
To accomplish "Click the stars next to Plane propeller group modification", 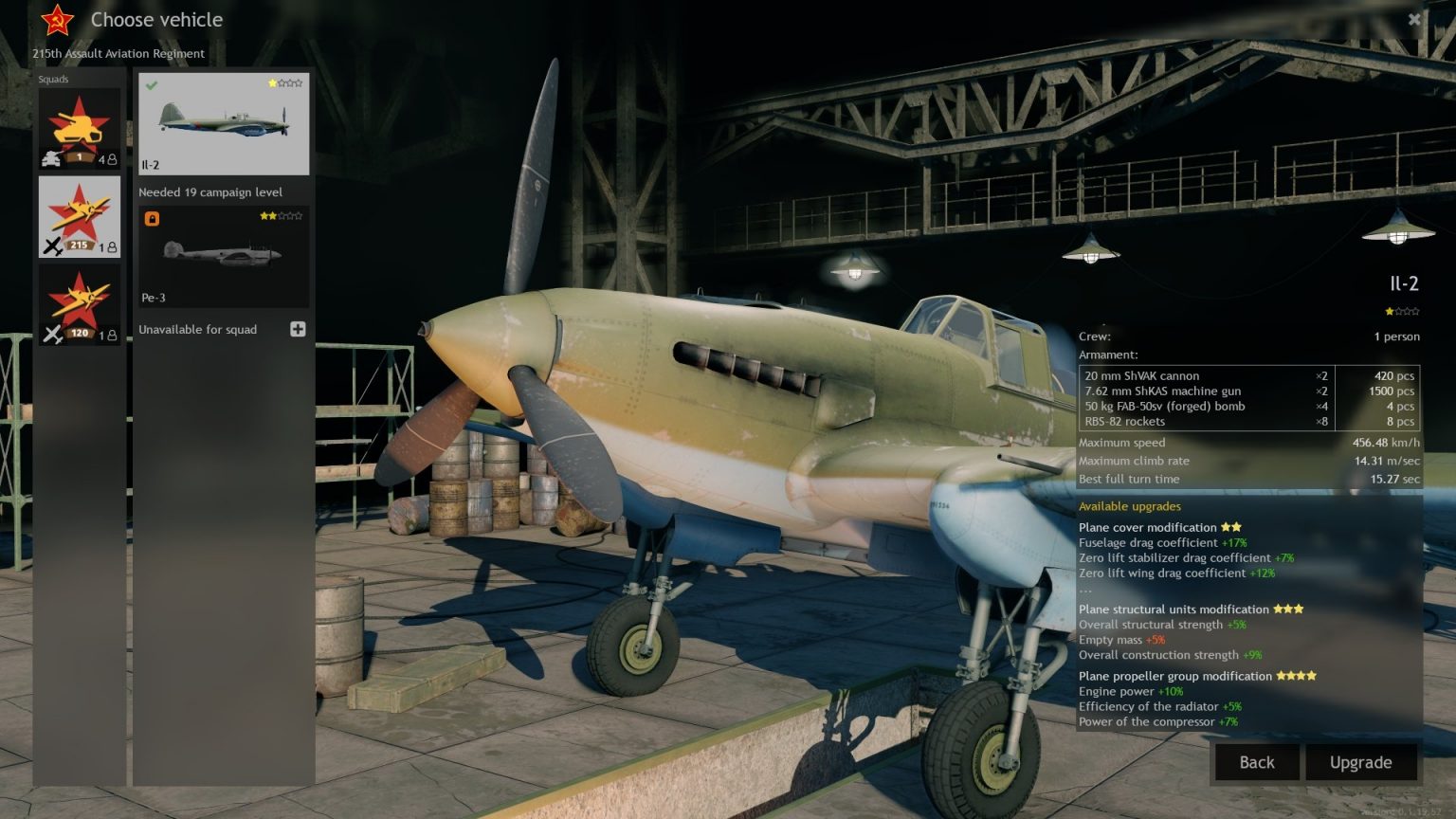I will coord(1298,676).
